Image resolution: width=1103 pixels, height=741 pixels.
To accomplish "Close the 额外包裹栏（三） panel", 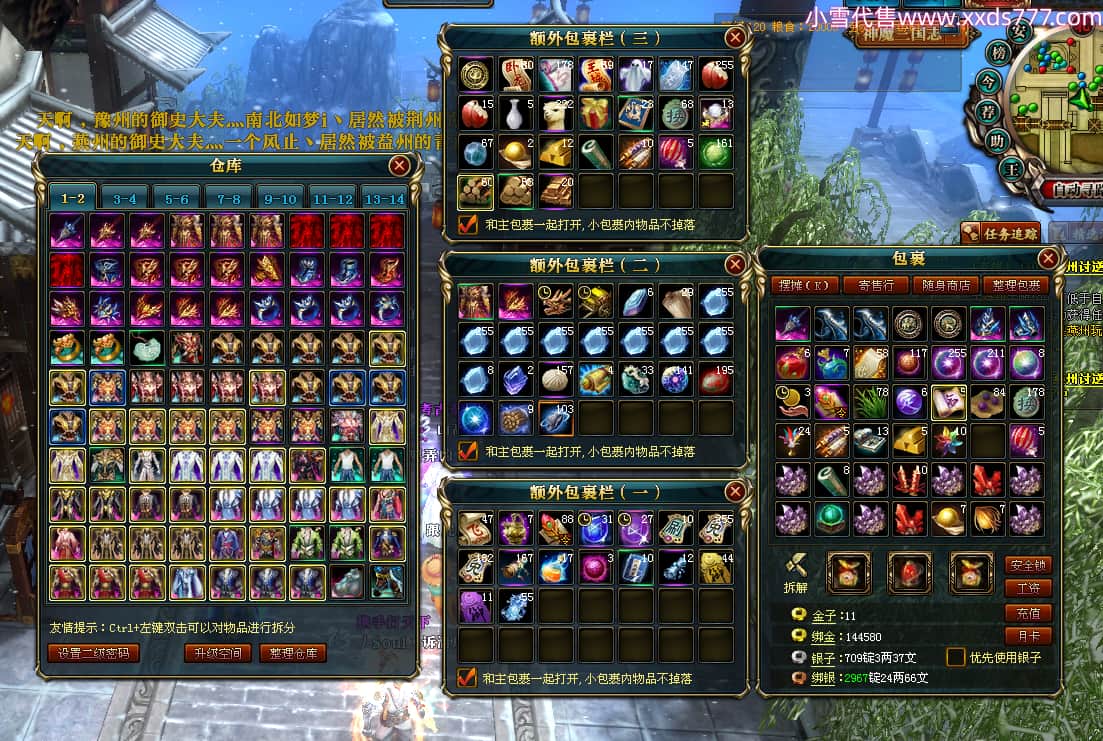I will [x=735, y=38].
